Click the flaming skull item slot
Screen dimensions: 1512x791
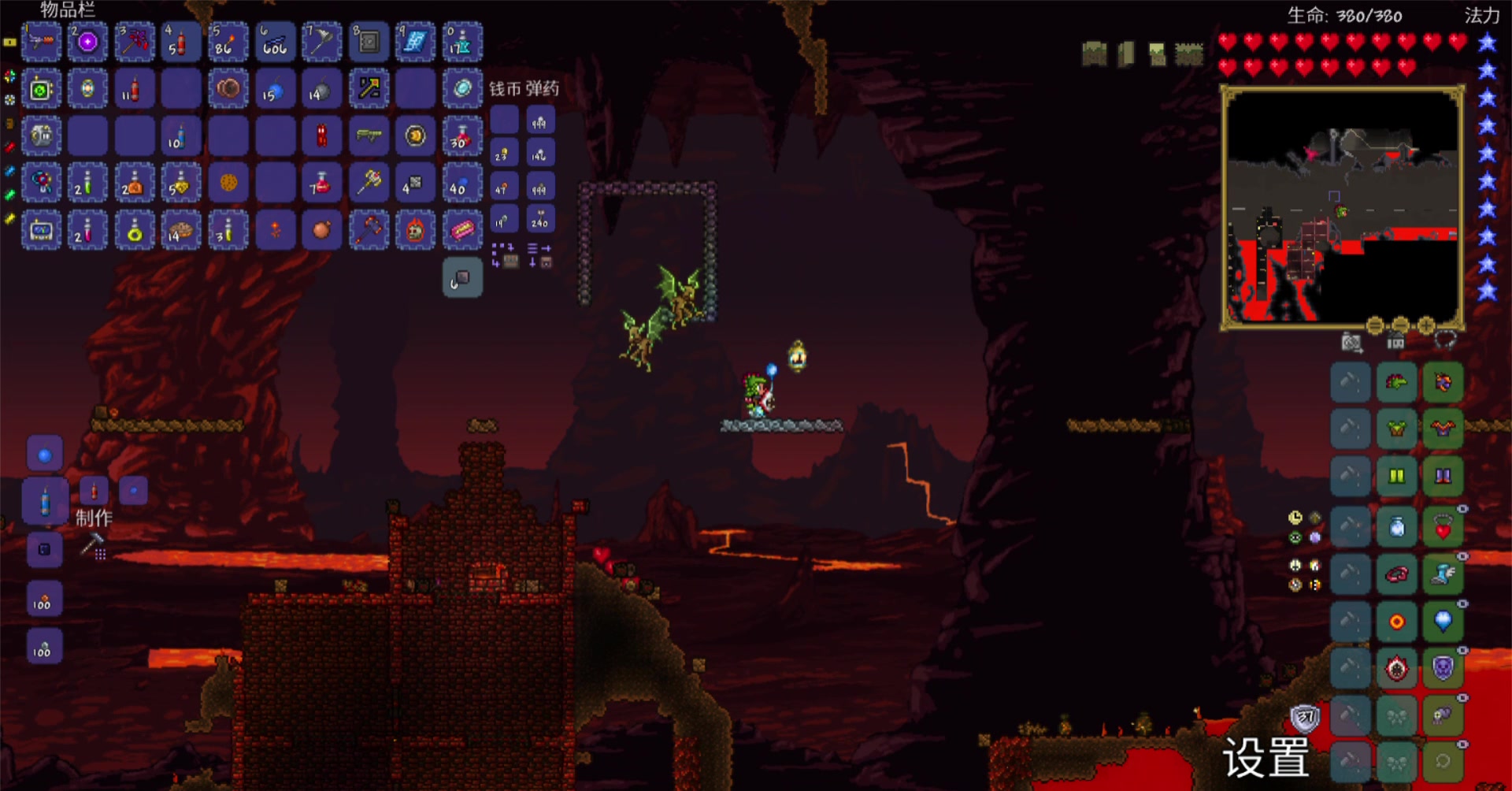coord(416,230)
